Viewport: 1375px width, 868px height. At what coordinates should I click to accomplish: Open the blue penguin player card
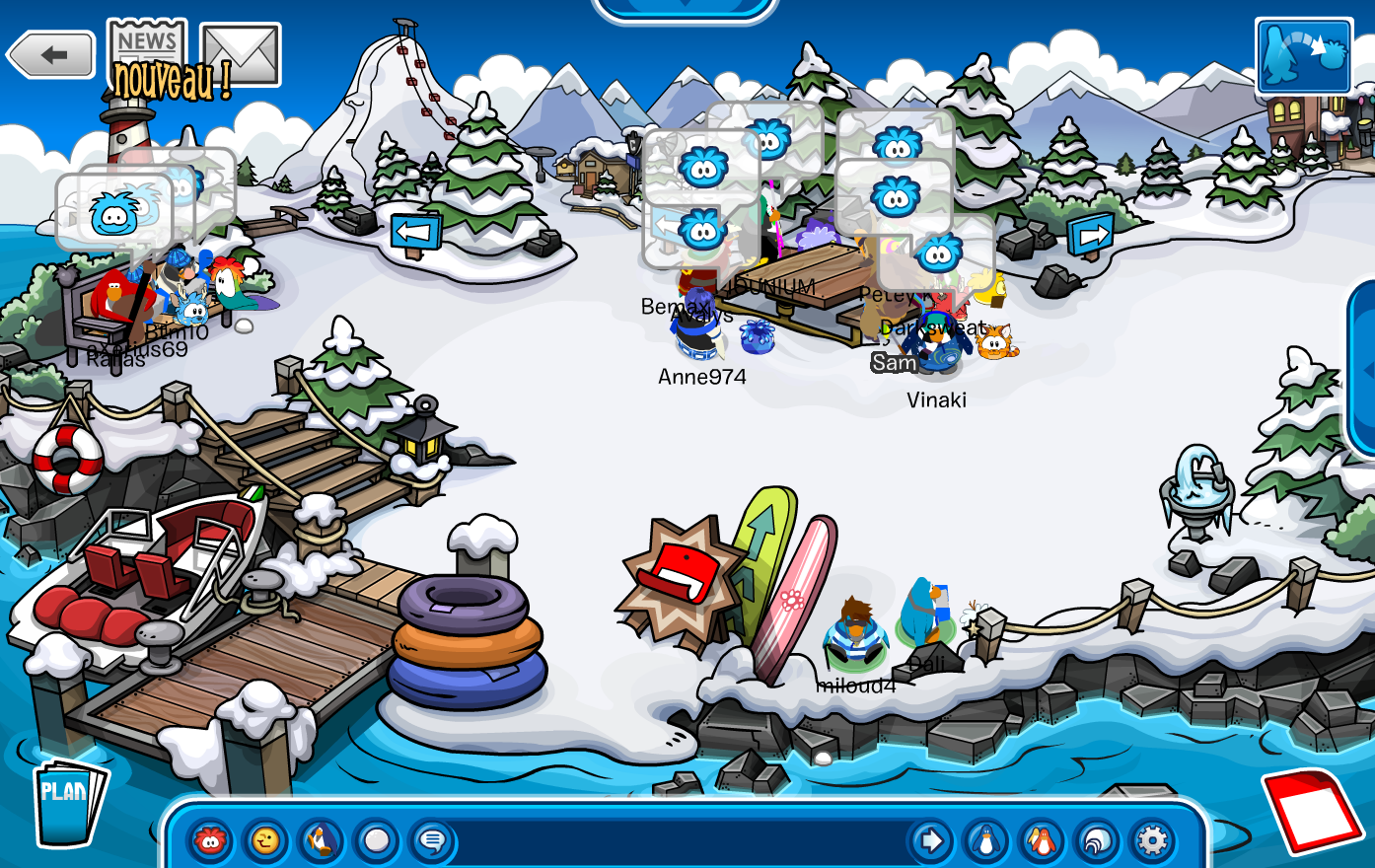[x=984, y=841]
